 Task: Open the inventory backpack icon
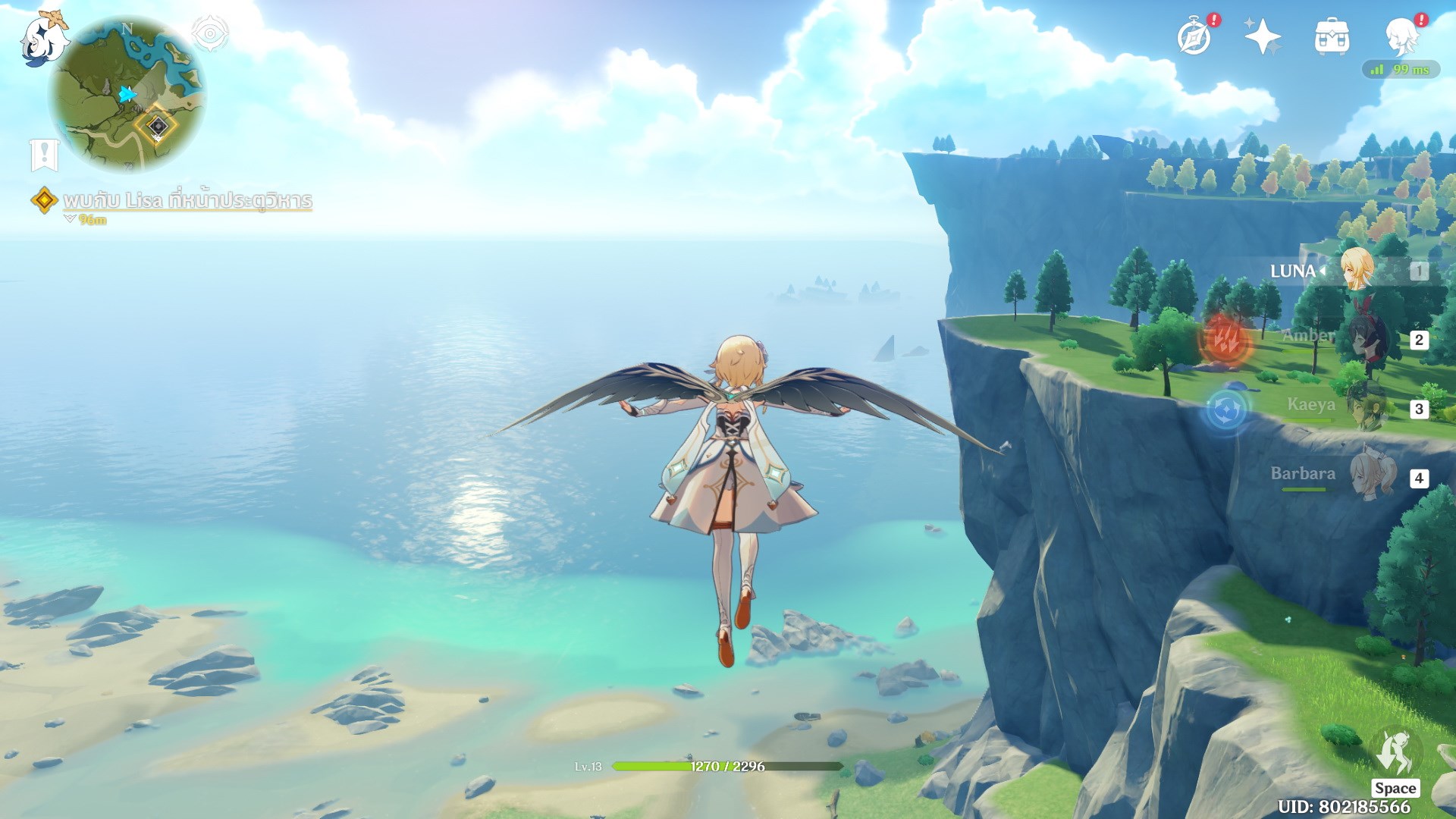pyautogui.click(x=1332, y=36)
